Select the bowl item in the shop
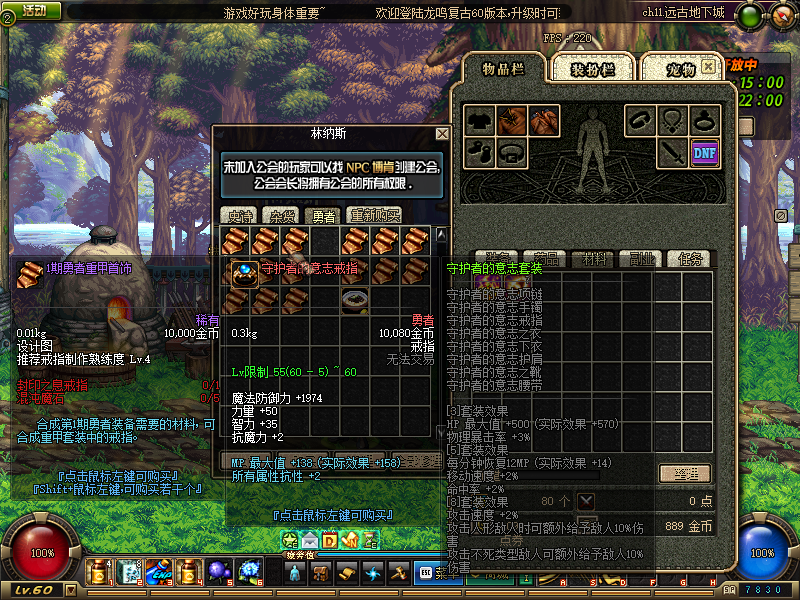The image size is (800, 600). coord(353,301)
